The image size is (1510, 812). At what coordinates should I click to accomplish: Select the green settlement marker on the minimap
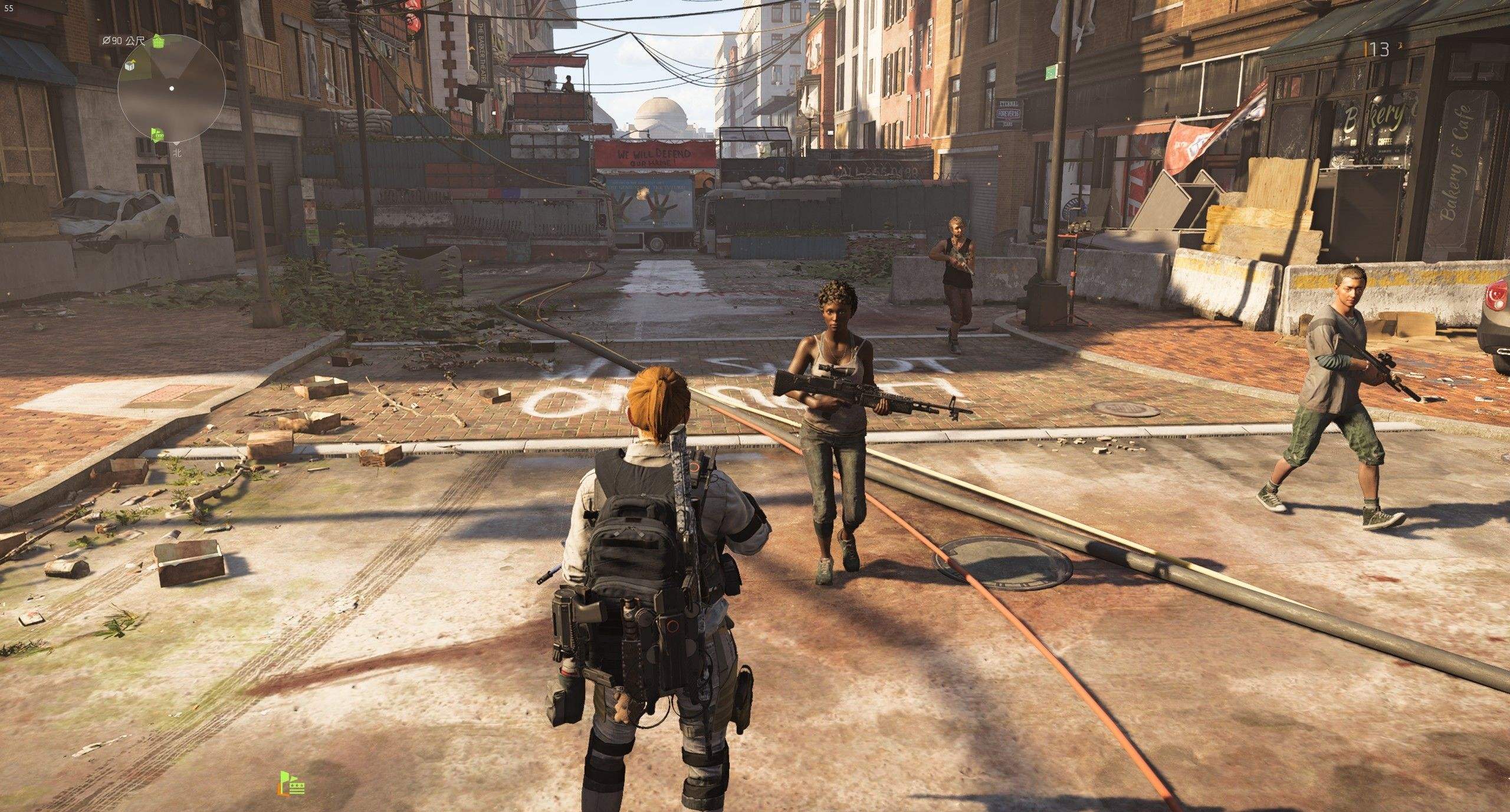[x=158, y=41]
